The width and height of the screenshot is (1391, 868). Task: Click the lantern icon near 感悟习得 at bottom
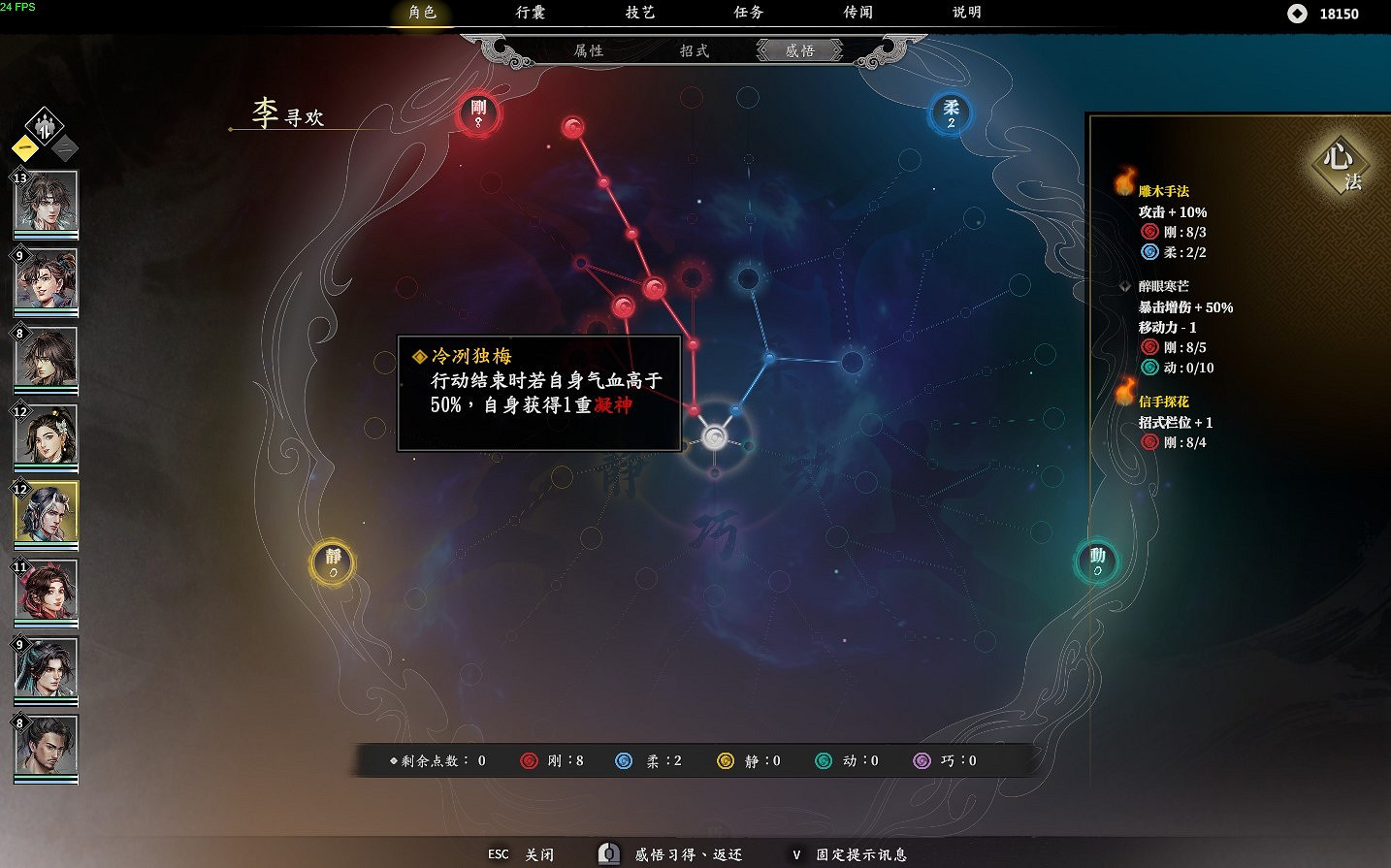coord(608,853)
